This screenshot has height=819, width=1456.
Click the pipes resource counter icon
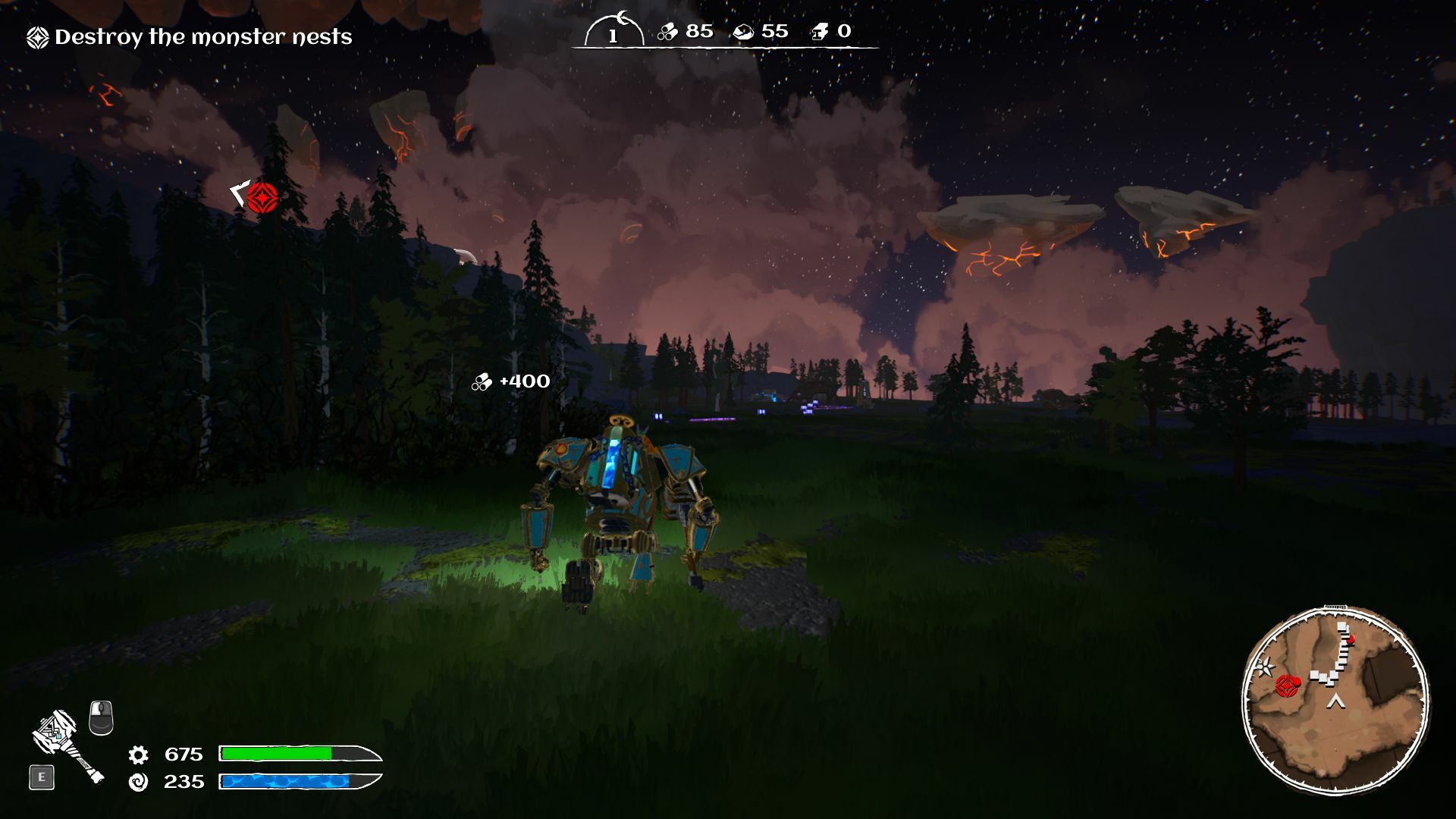point(669,32)
